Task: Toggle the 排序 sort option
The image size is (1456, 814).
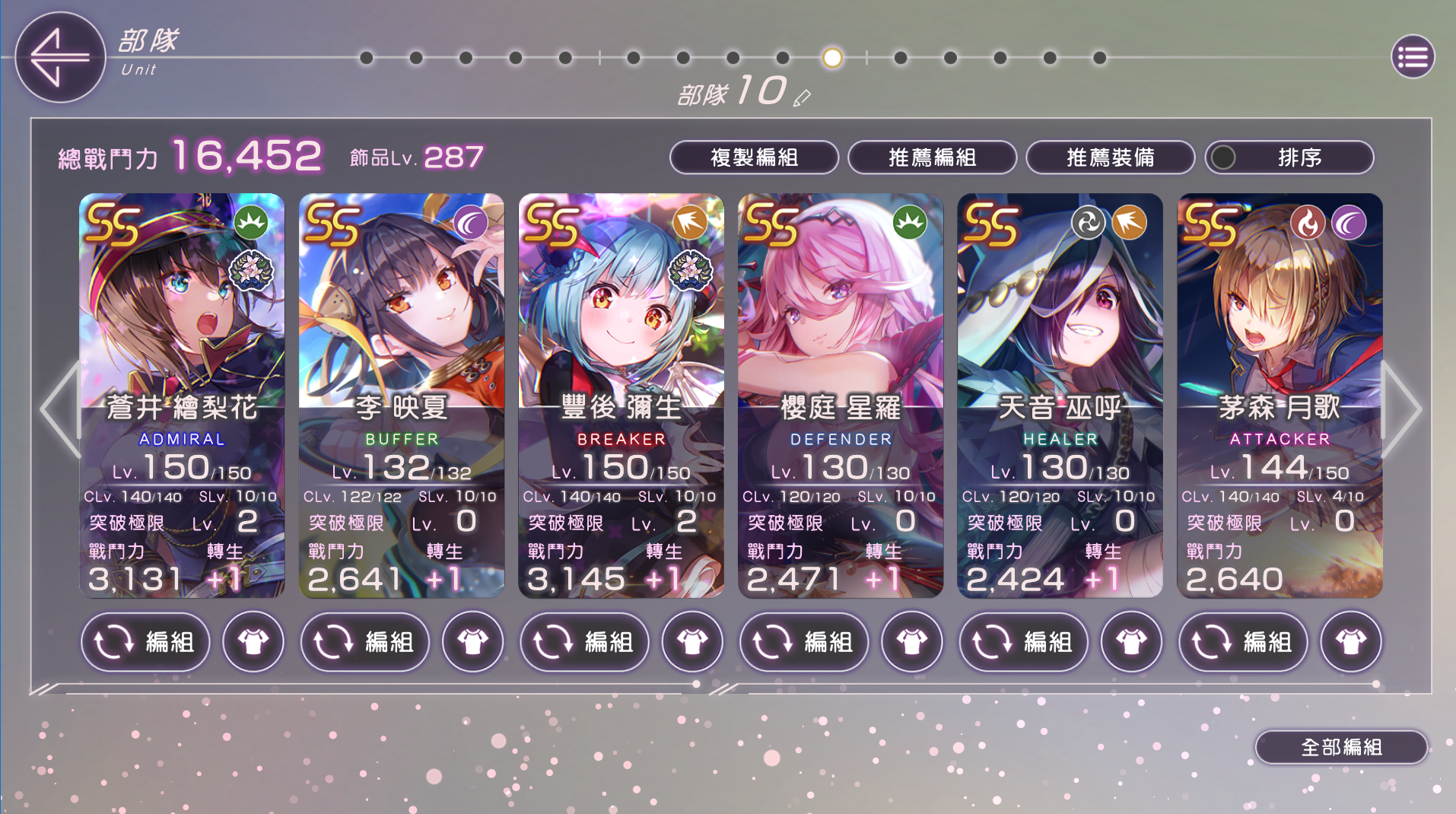Action: pyautogui.click(x=1289, y=157)
